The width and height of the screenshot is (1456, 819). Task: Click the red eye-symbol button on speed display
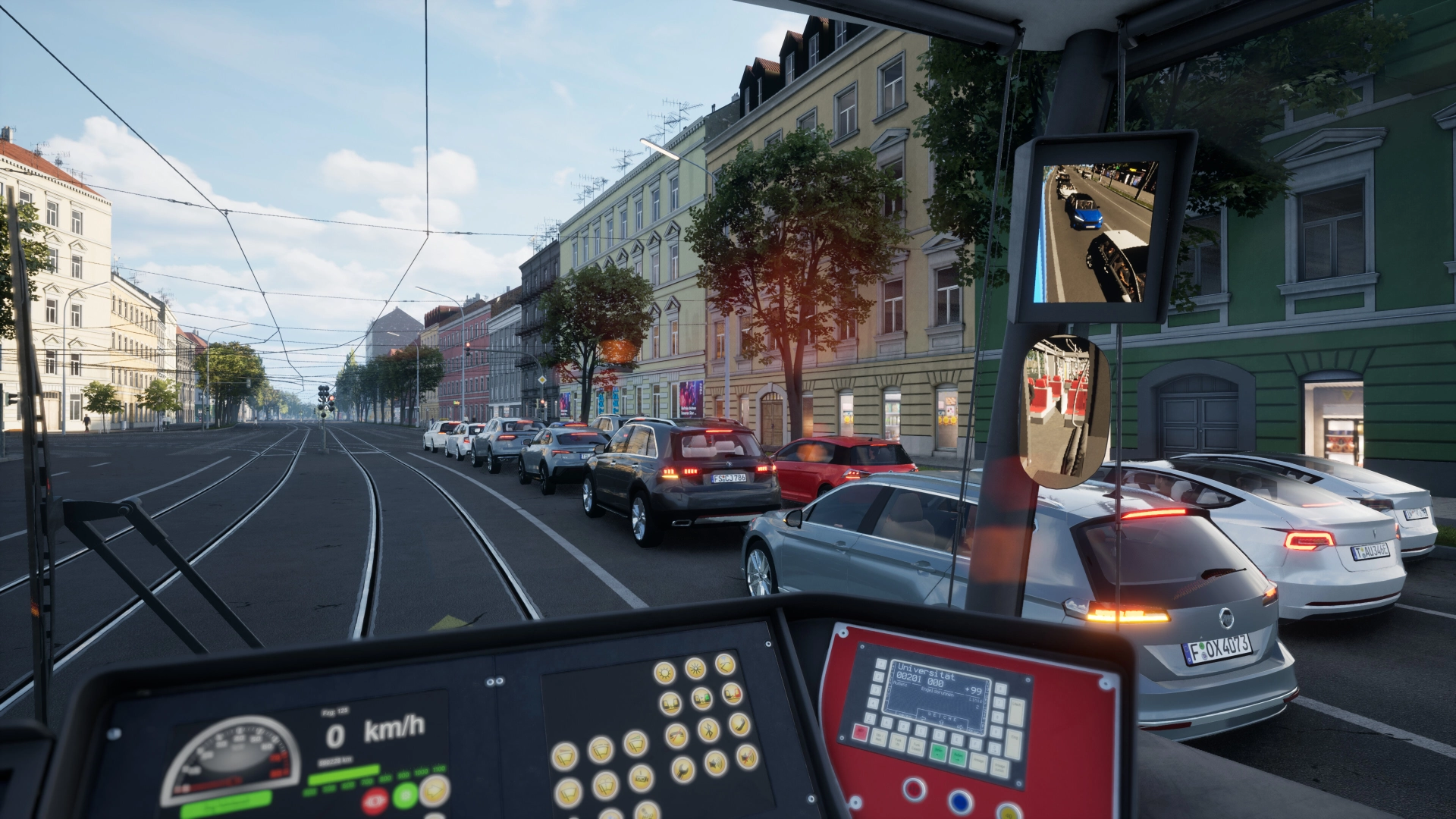[374, 800]
